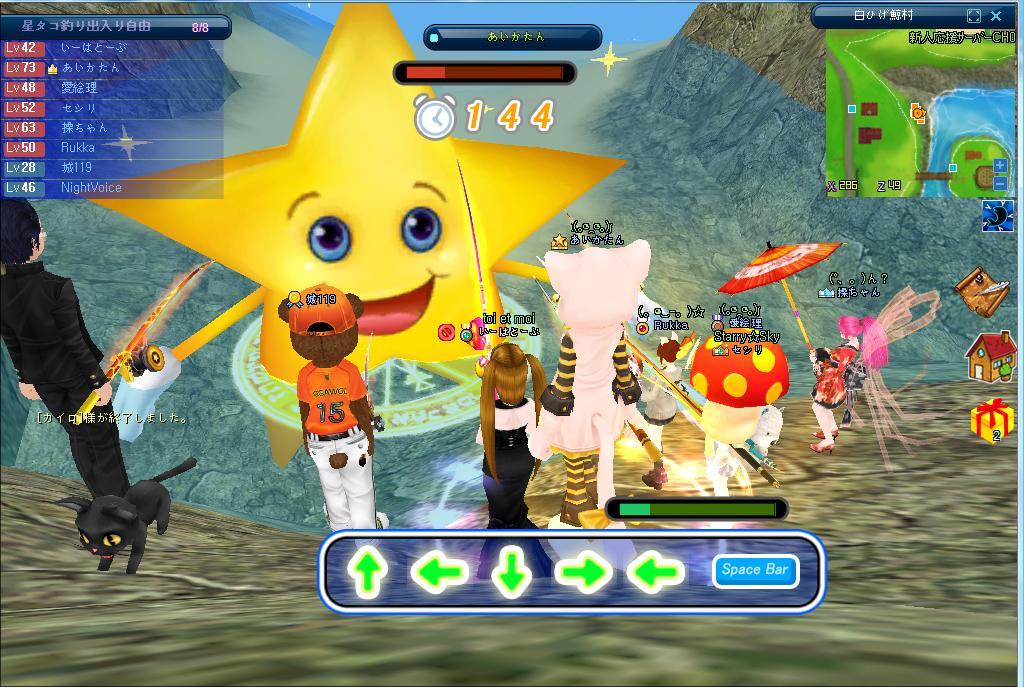Select party leader あいかたん in list
Screen dimensions: 1024x687
point(112,68)
